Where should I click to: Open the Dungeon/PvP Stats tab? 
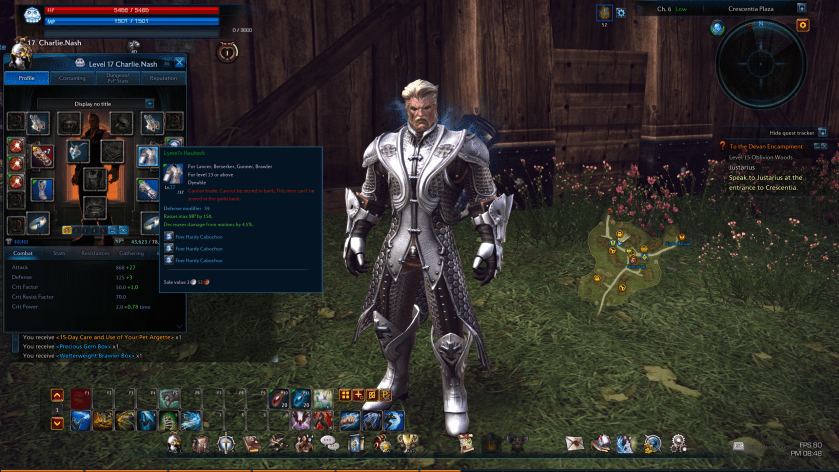(118, 78)
